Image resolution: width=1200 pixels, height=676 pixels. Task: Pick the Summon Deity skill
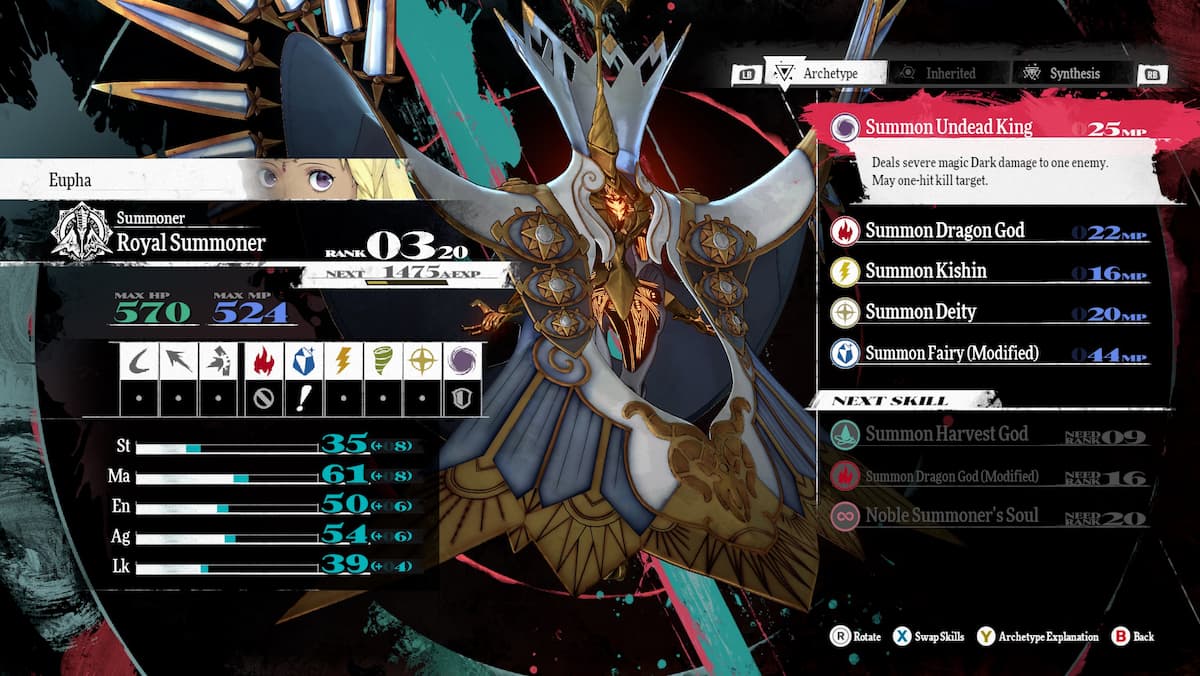[920, 312]
